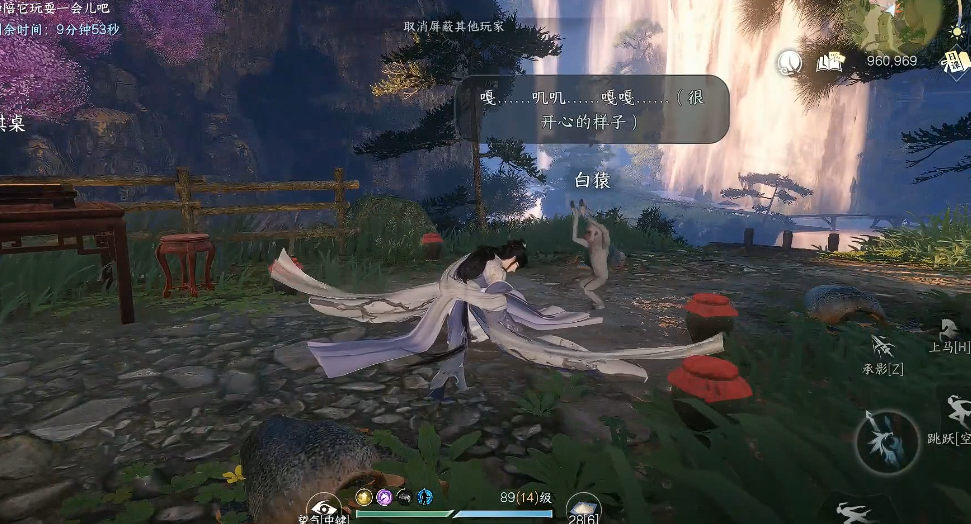Activate the 望气 eye skill icon
The width and height of the screenshot is (971, 524).
(x=325, y=508)
